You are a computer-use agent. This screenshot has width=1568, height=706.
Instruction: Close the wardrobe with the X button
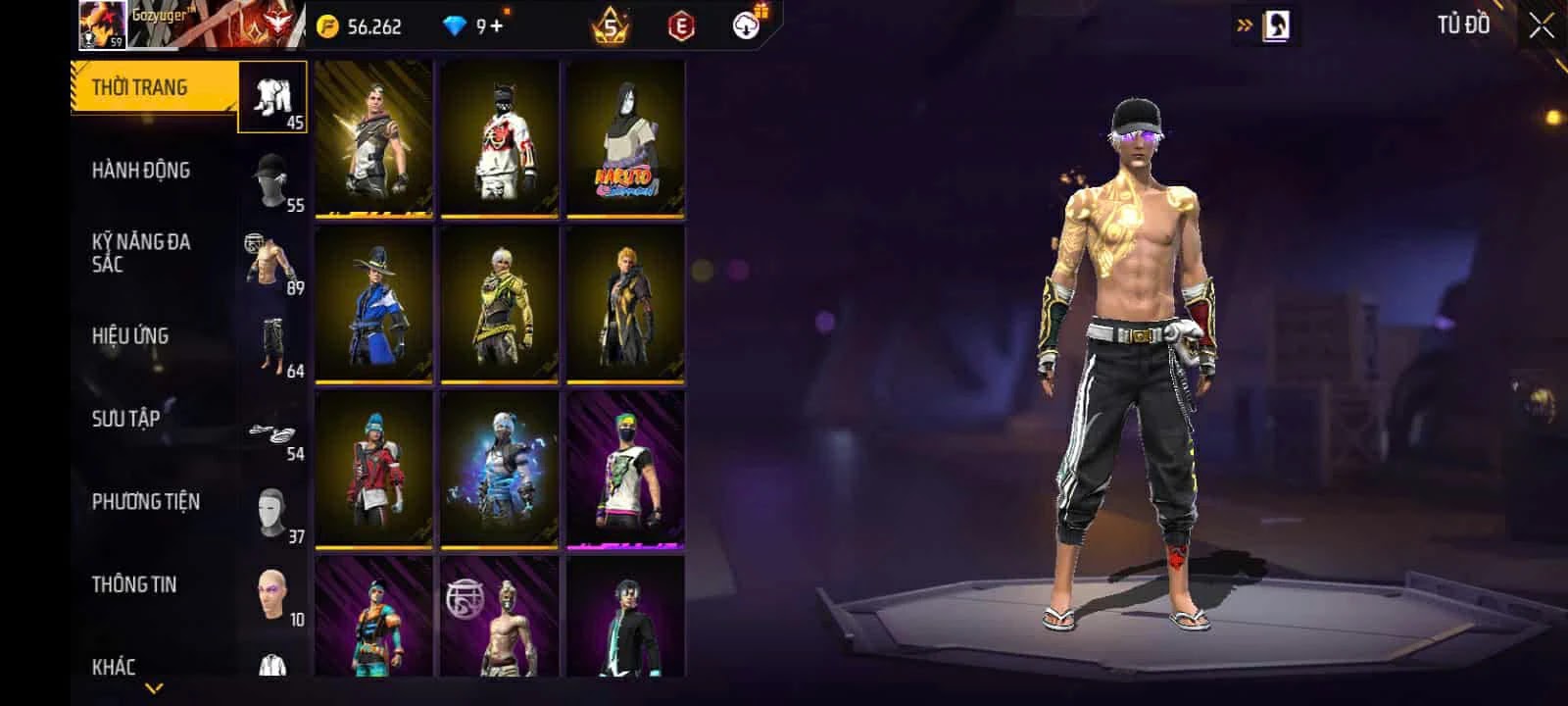coord(1542,26)
